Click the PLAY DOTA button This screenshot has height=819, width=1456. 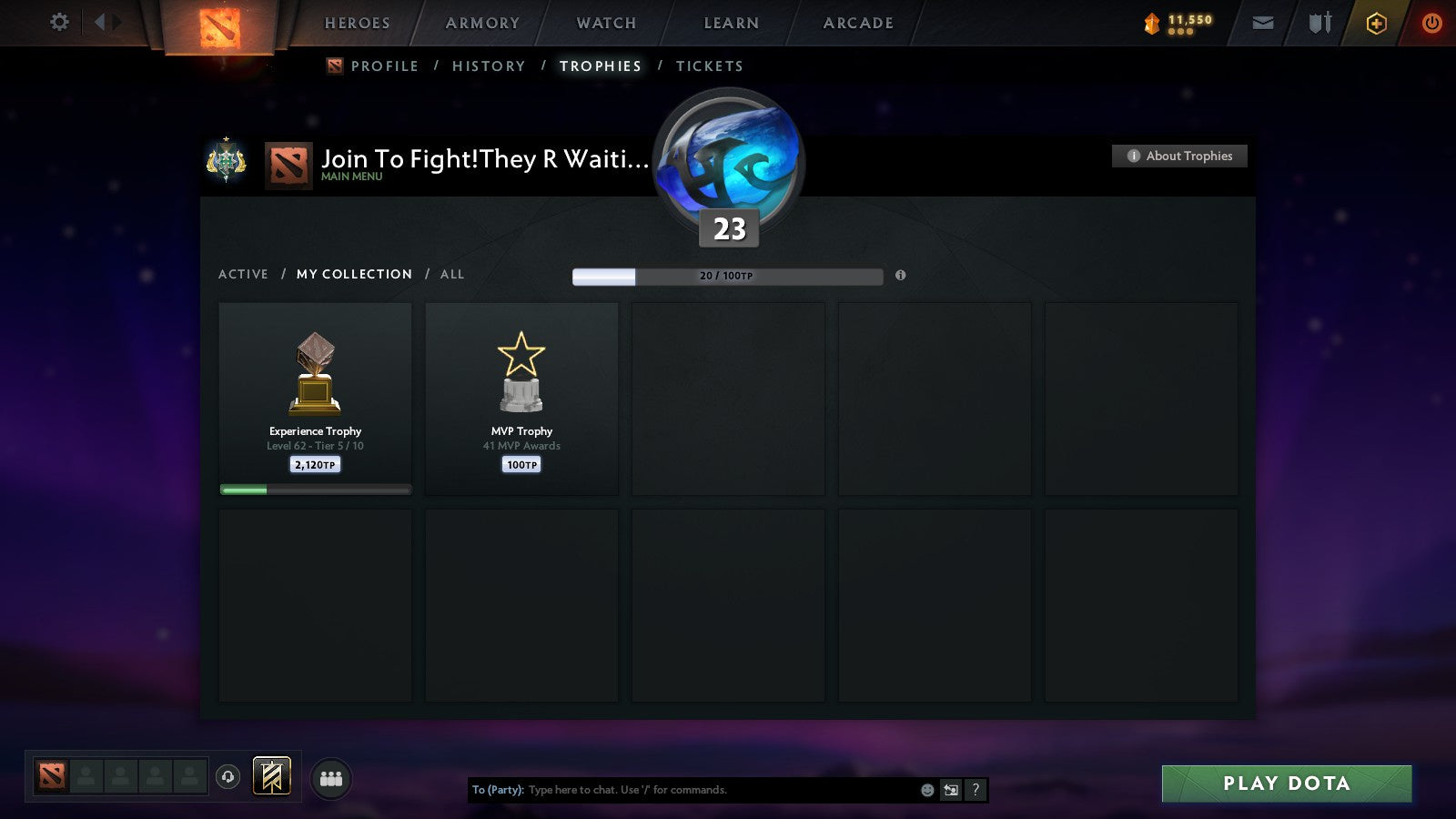pyautogui.click(x=1285, y=783)
